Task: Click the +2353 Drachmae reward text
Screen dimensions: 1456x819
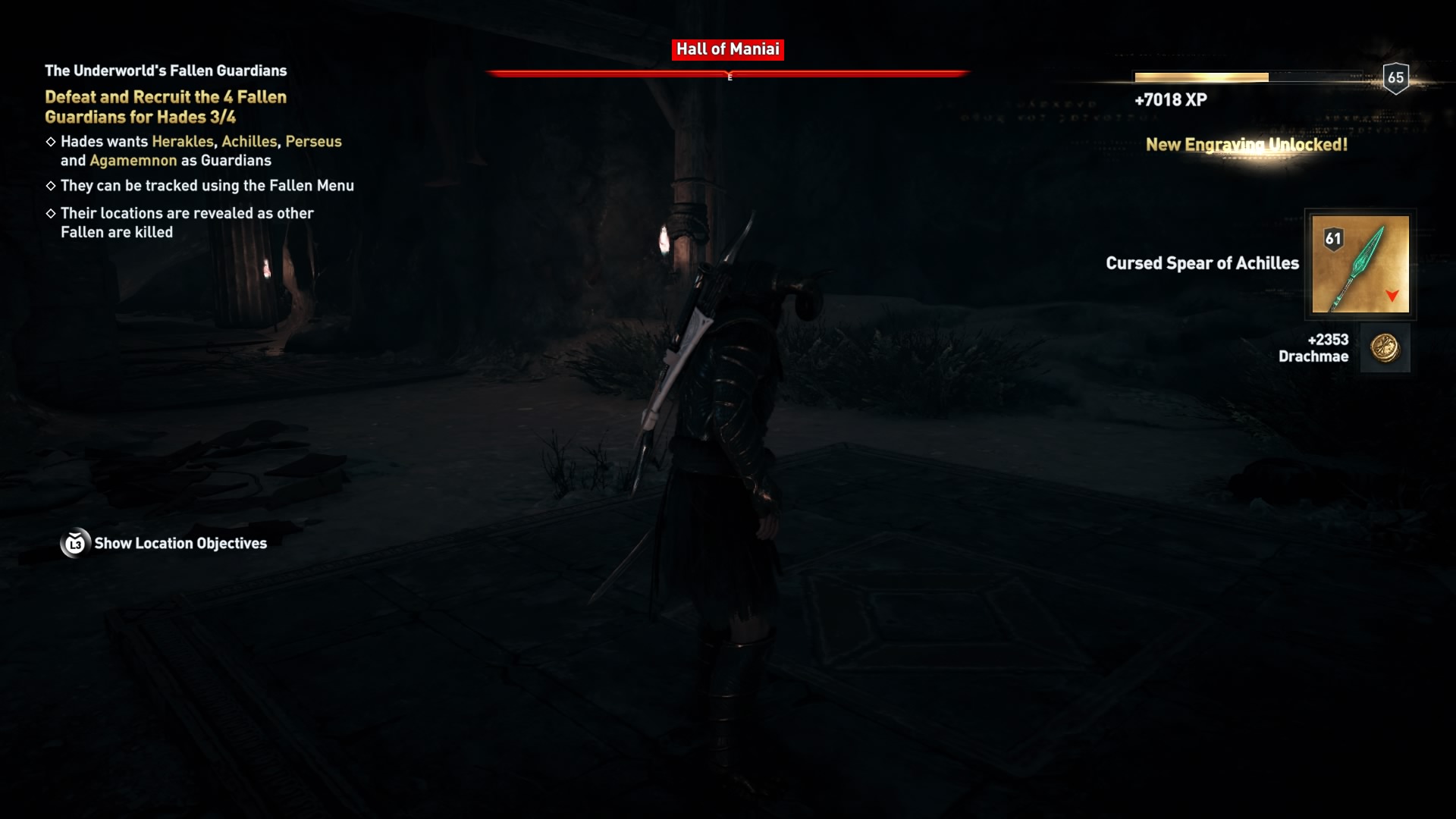Action: point(1315,349)
